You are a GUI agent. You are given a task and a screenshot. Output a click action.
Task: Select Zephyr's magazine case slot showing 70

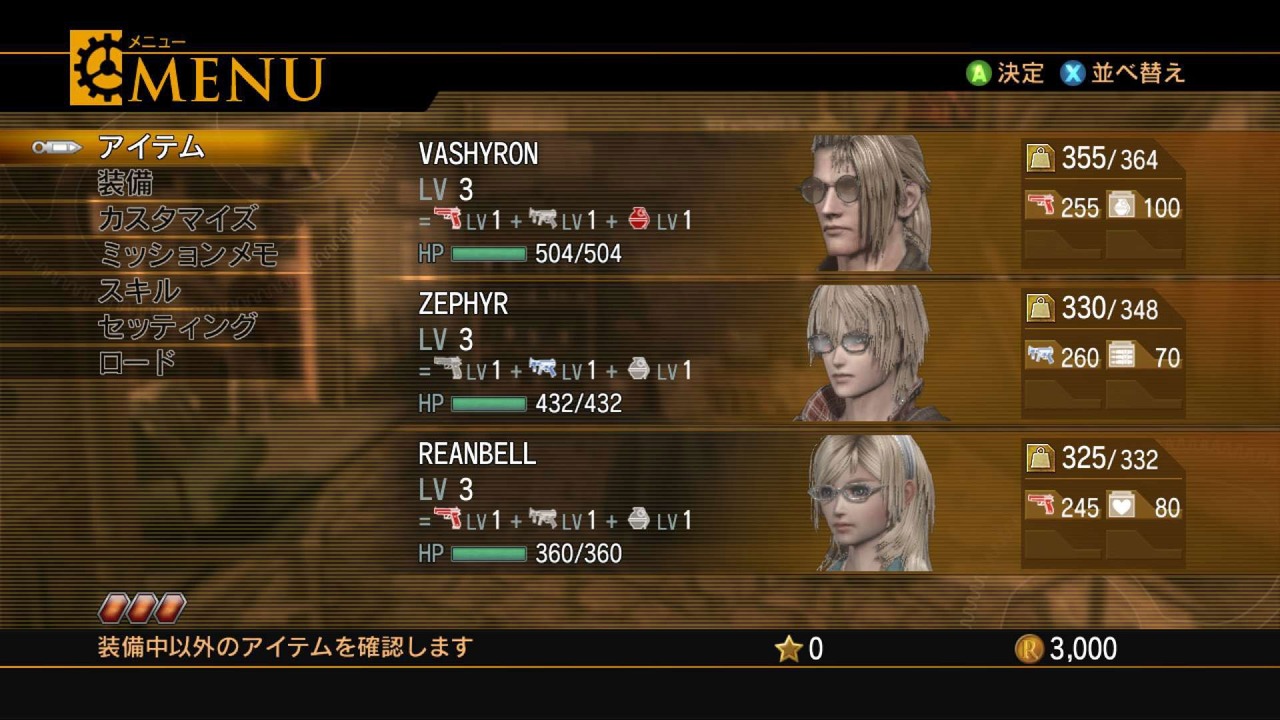click(1144, 357)
